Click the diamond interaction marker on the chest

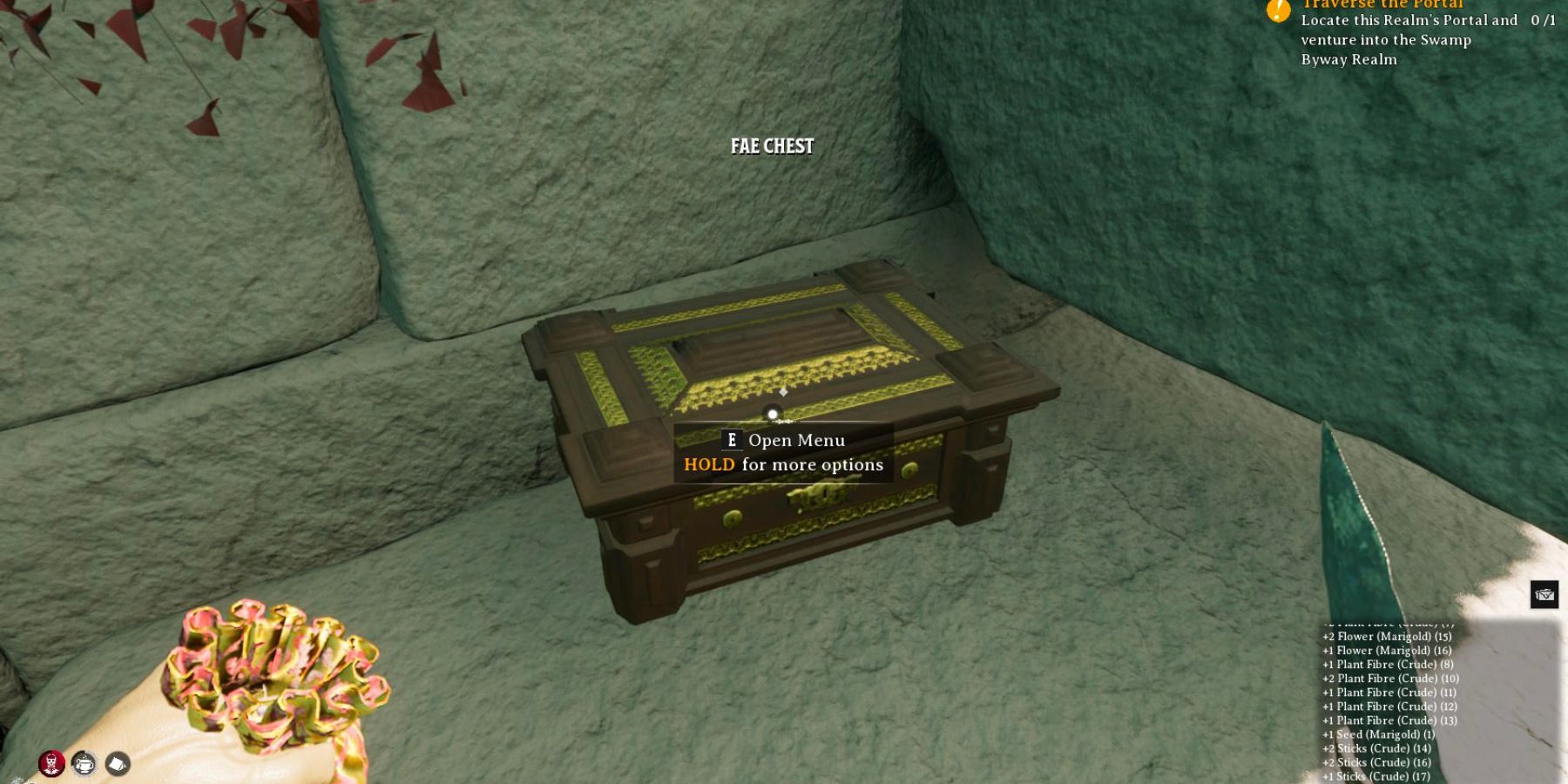tap(781, 394)
